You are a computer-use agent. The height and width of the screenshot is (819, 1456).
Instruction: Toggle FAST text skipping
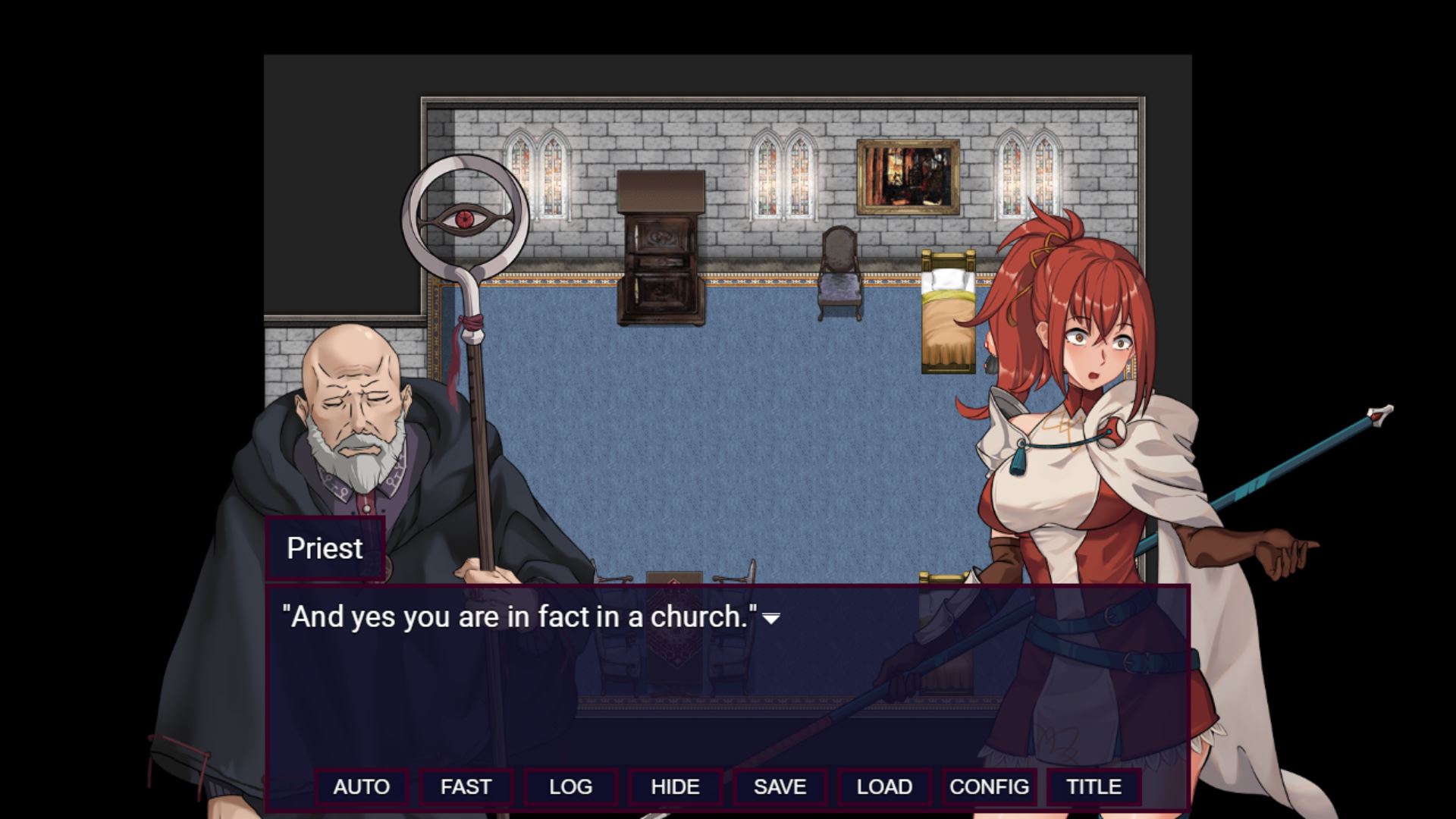pos(466,786)
